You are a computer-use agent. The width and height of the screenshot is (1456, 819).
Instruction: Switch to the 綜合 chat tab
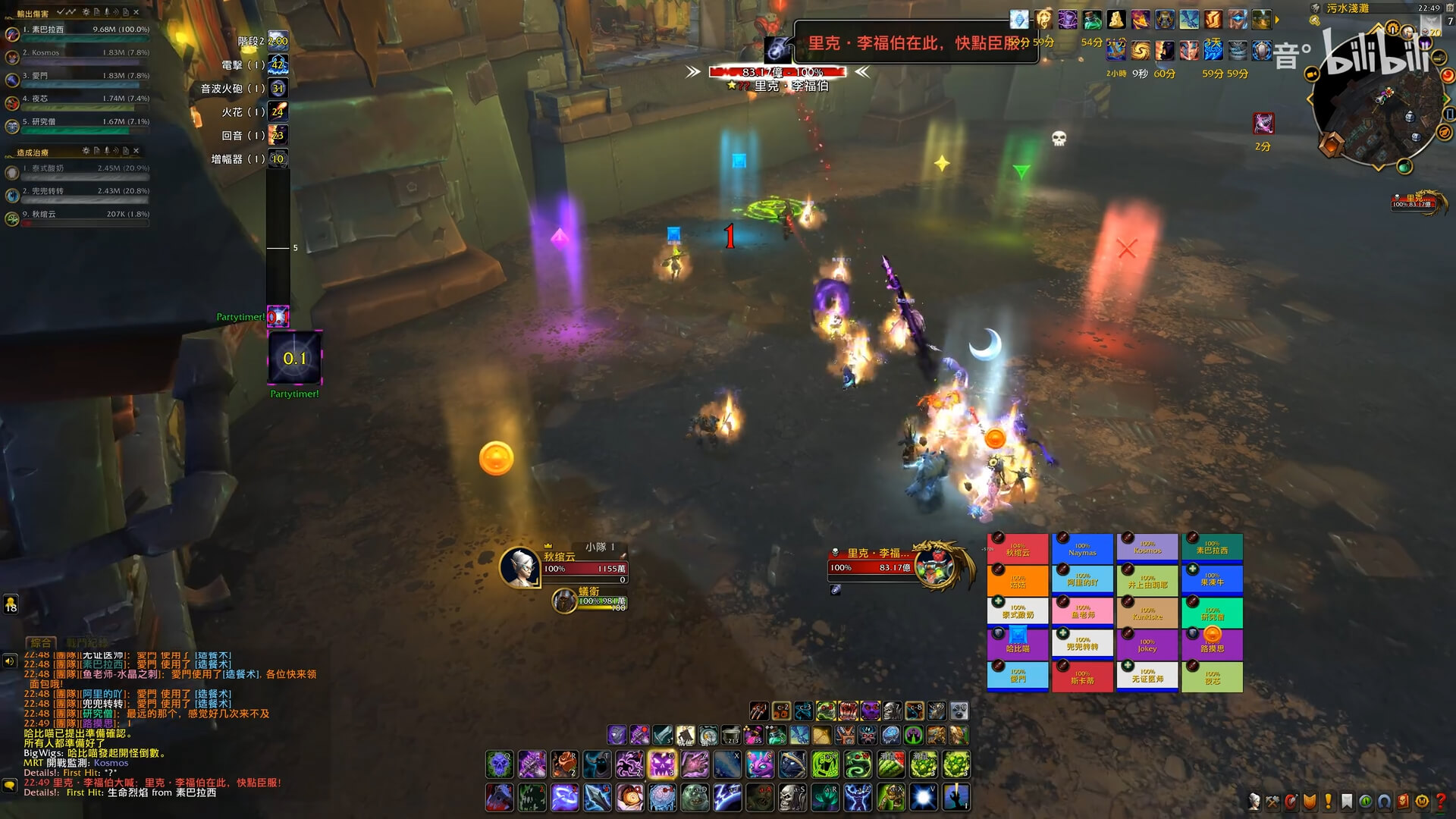click(x=41, y=643)
